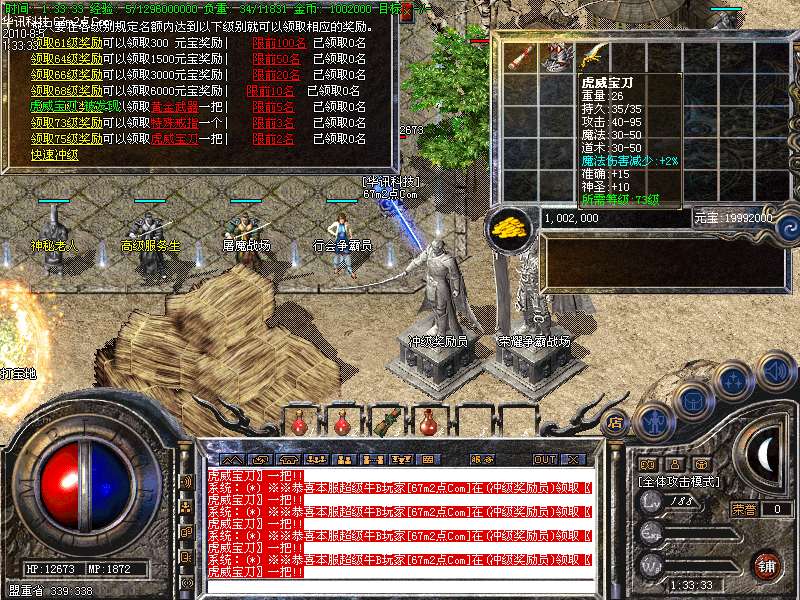Open the 店 shop button
The height and width of the screenshot is (600, 800).
click(614, 423)
